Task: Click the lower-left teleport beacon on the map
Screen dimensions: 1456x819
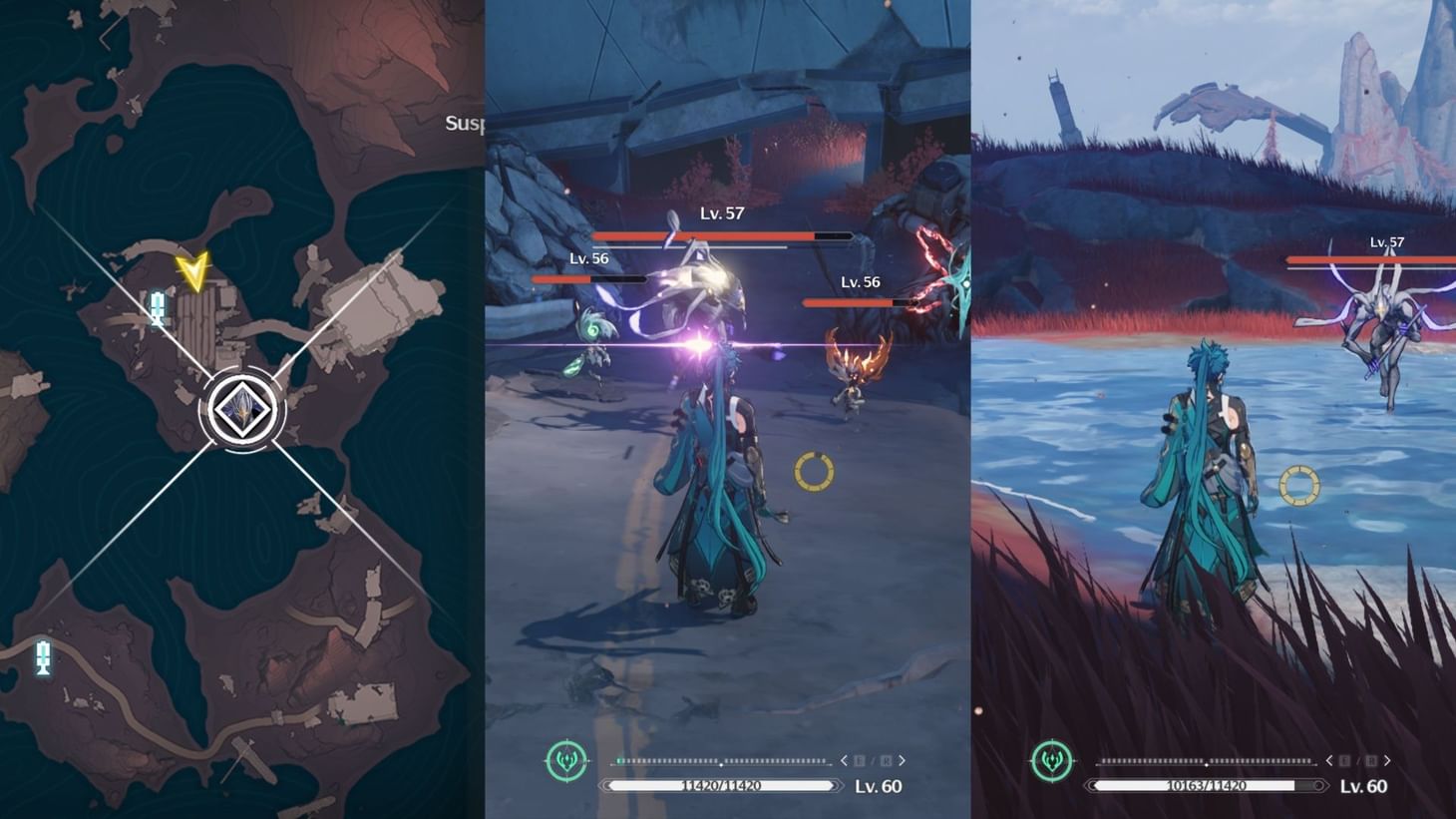Action: coord(42,656)
